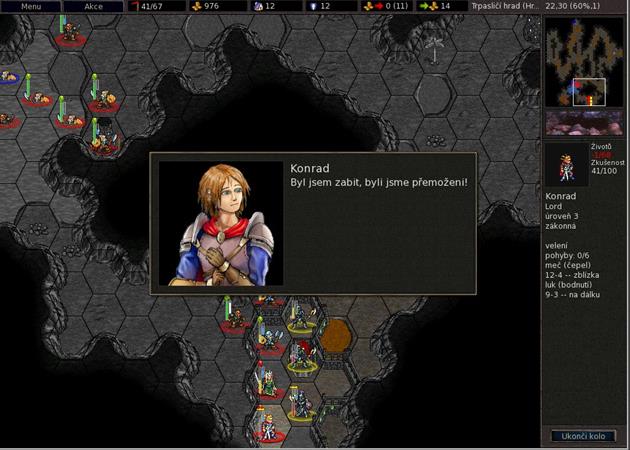Image resolution: width=630 pixels, height=450 pixels.
Task: Open the Menu button in top bar
Action: [x=31, y=6]
